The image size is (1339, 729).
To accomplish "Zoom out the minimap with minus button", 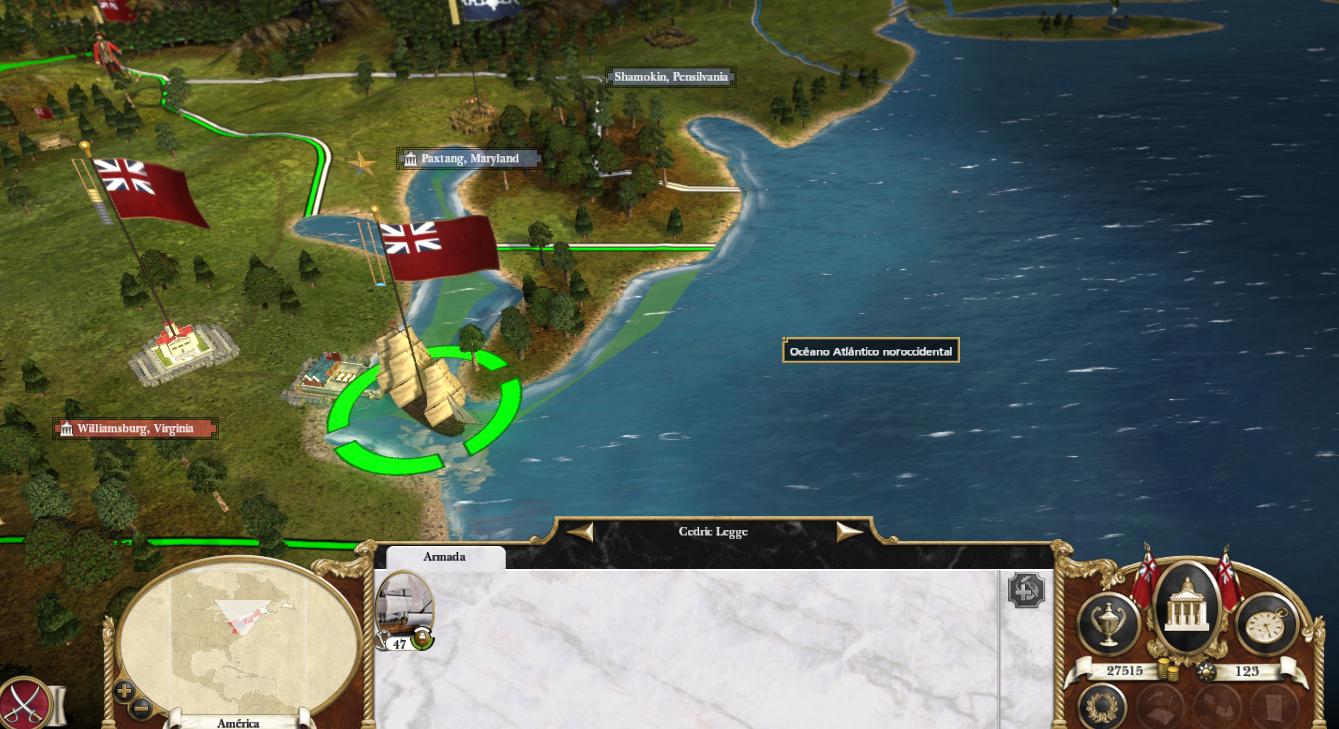I will (141, 708).
